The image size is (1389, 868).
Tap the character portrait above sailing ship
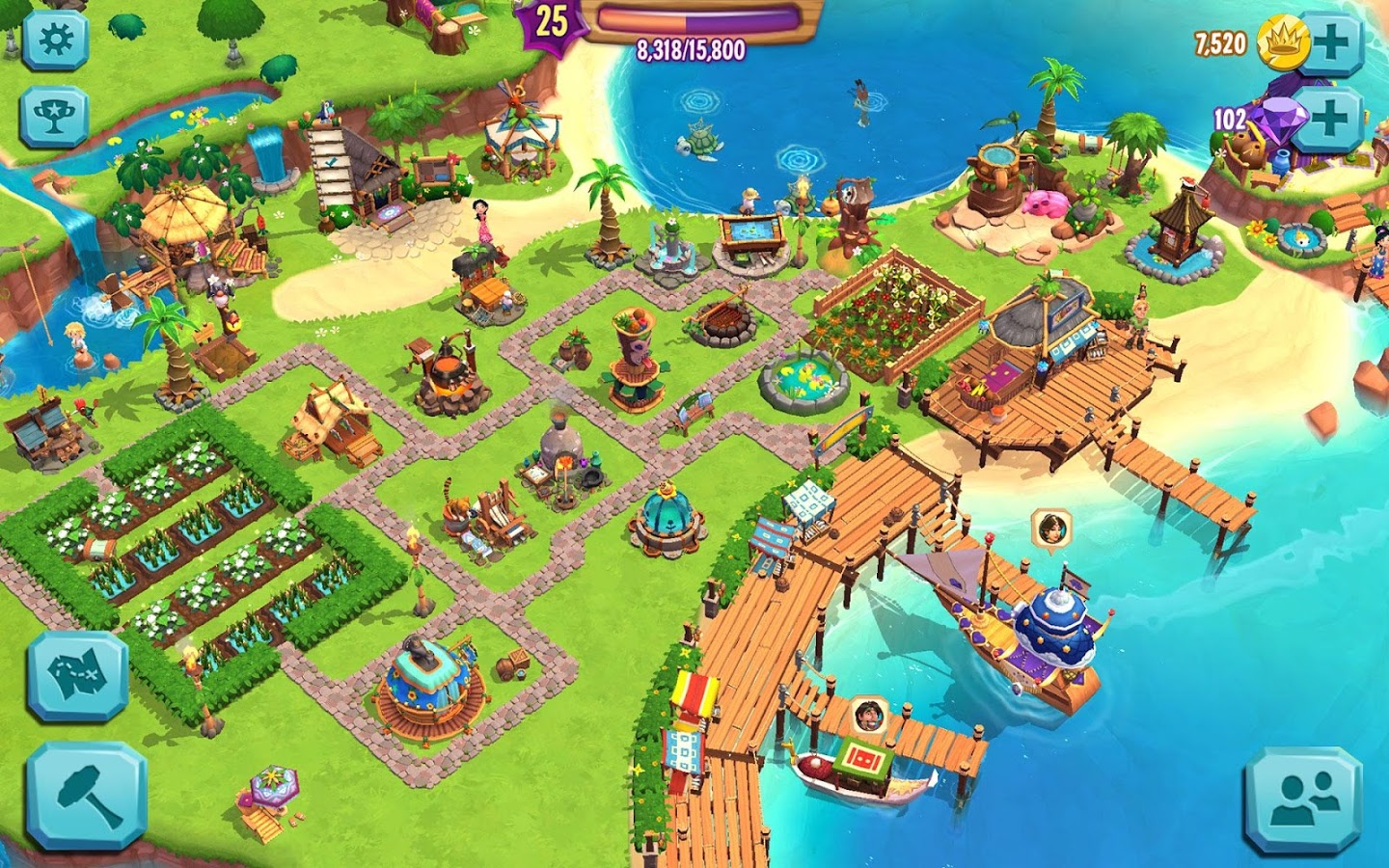[1050, 529]
